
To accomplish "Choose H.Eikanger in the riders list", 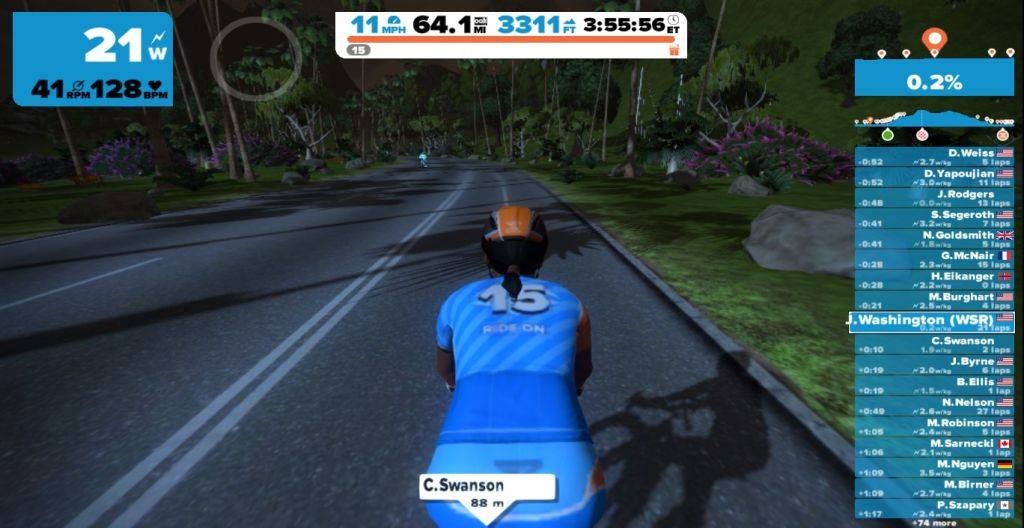I will [x=934, y=280].
